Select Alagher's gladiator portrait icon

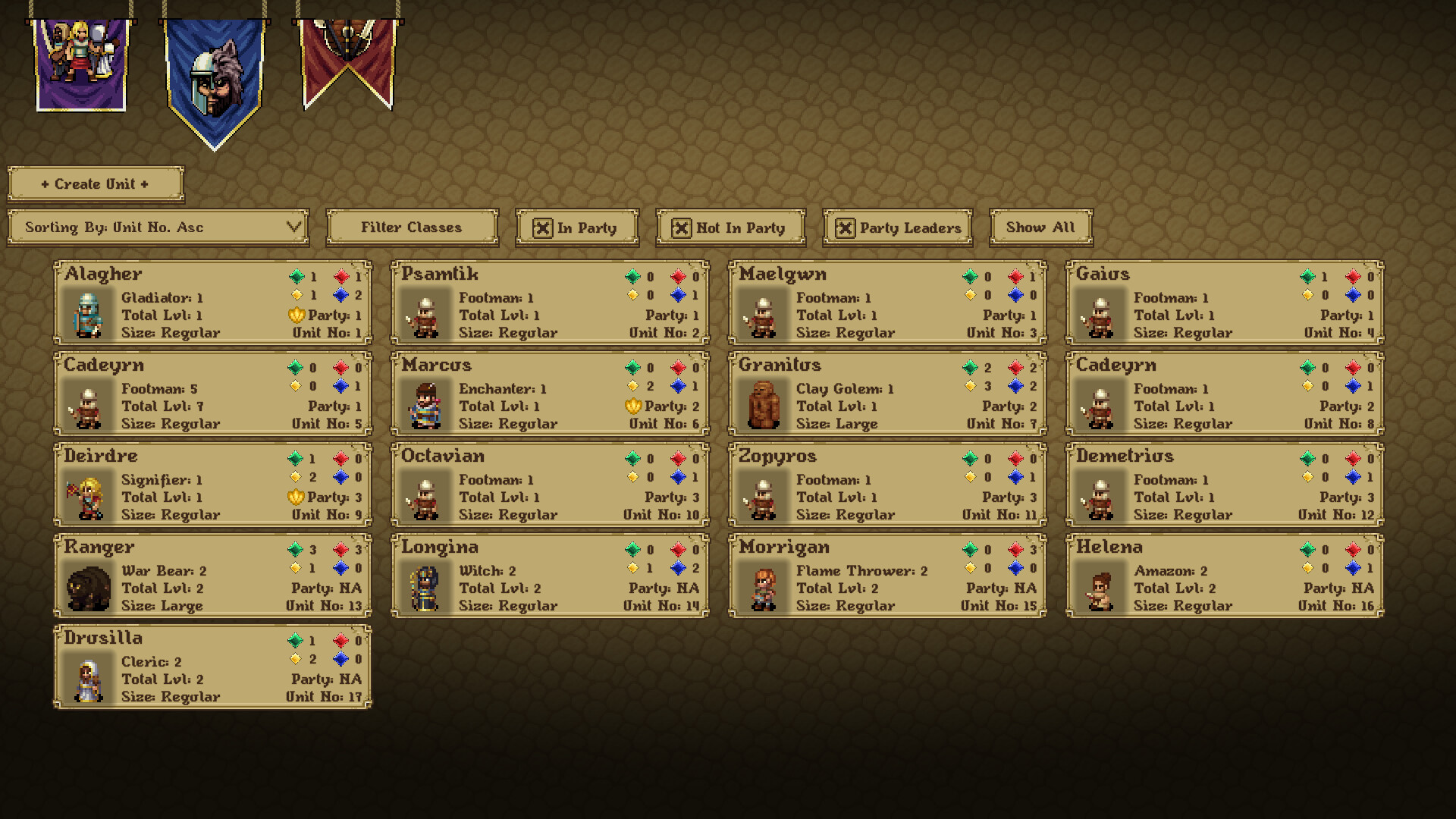87,315
